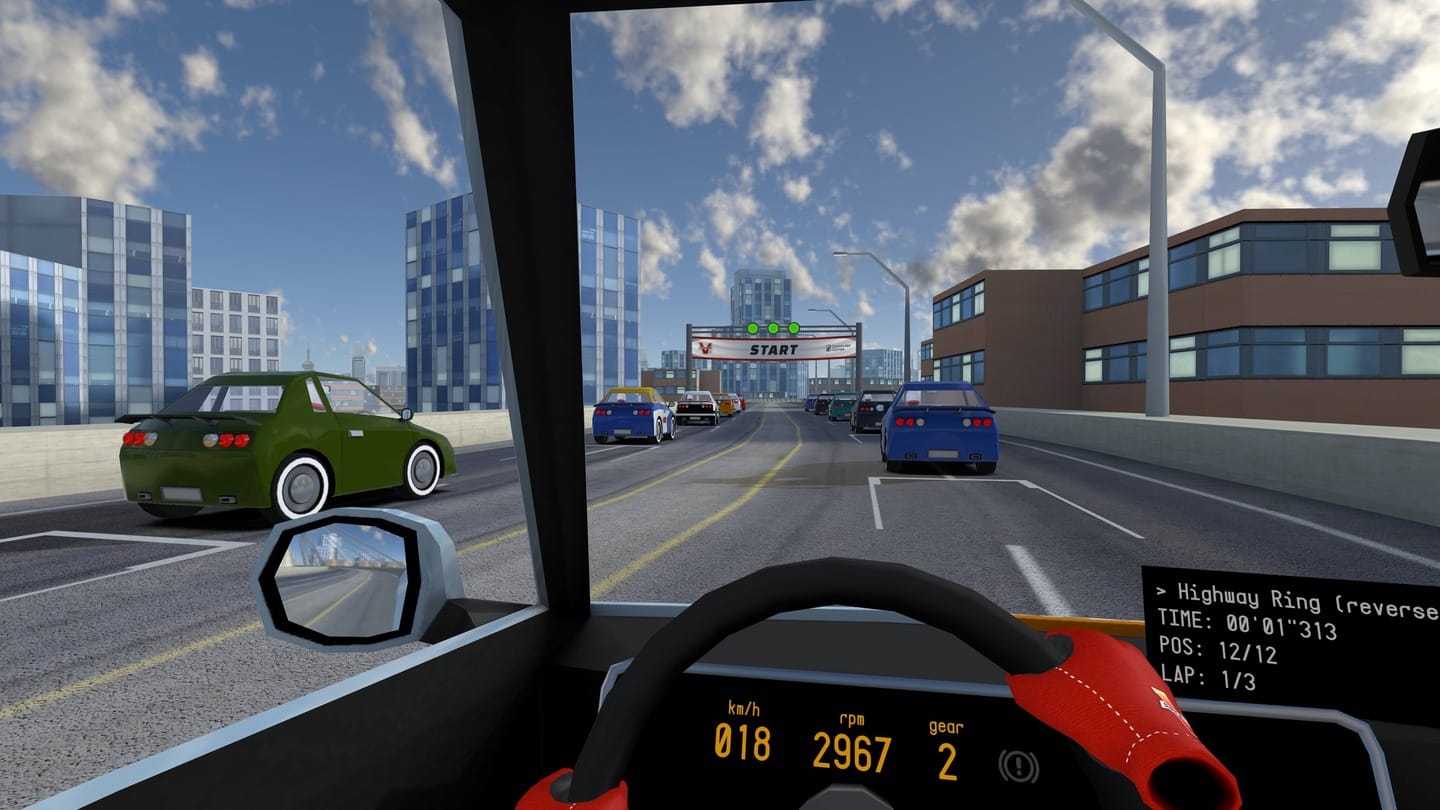Click the rightmost green start light

[x=794, y=327]
